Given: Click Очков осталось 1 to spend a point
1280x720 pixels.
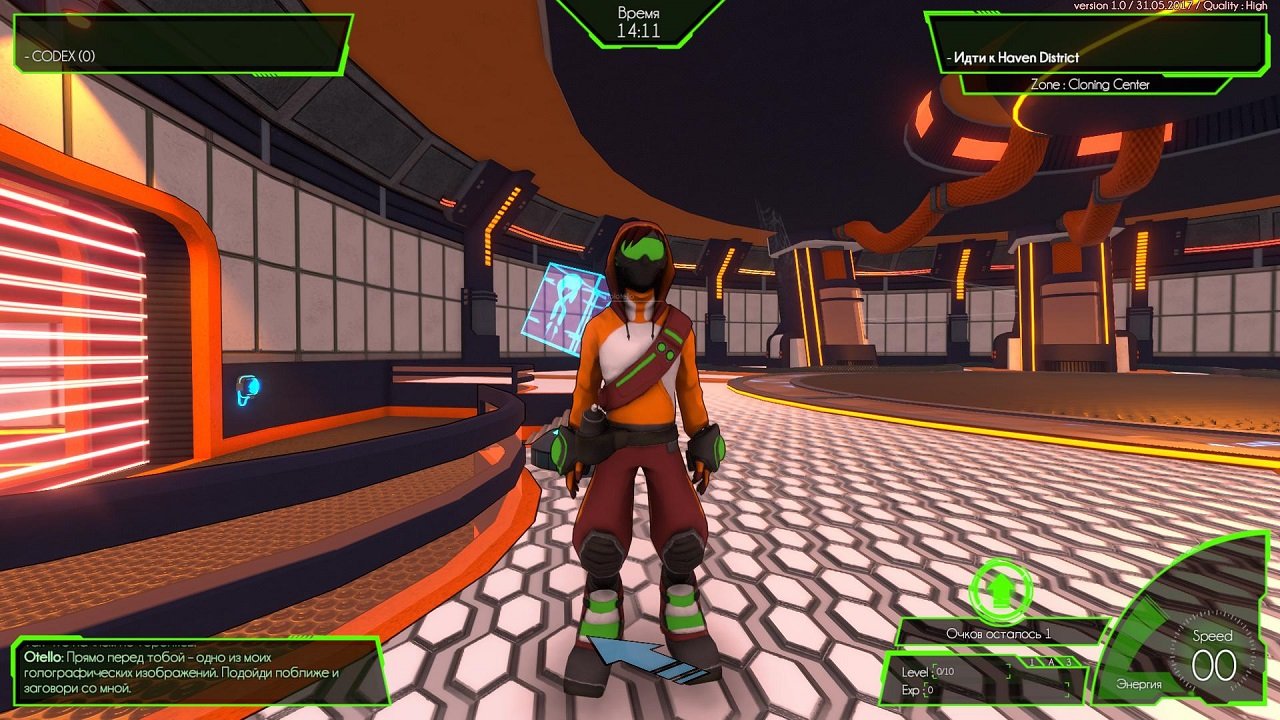Looking at the screenshot, I should click(1000, 634).
